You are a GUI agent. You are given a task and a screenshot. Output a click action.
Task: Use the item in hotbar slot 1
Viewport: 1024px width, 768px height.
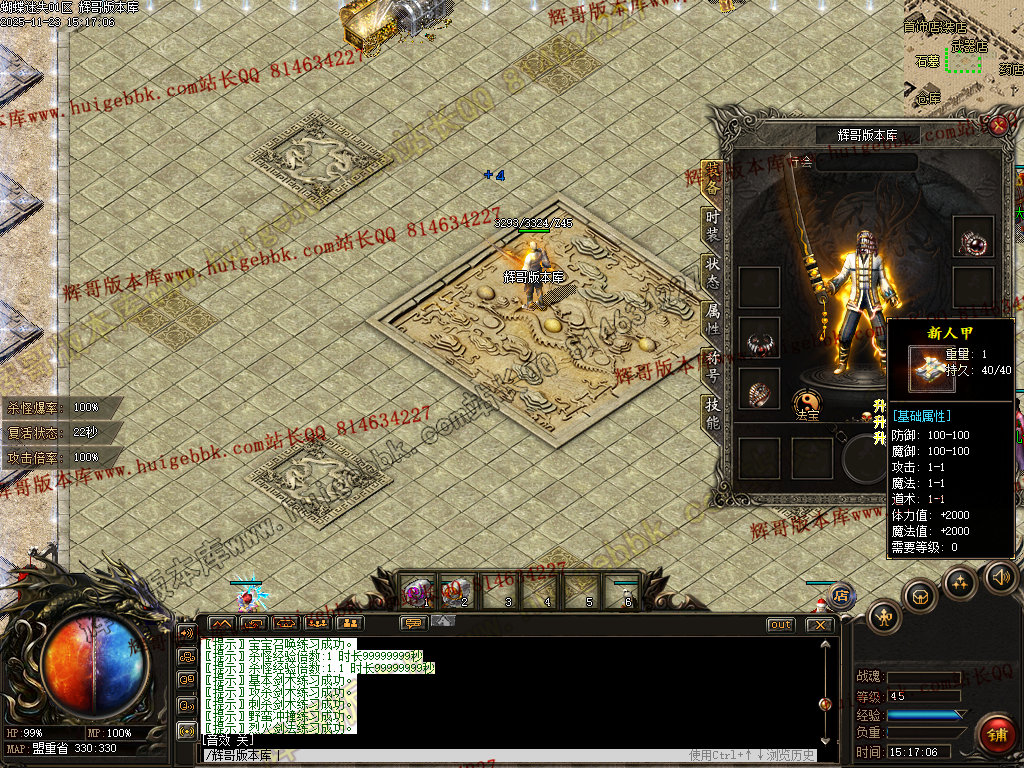click(418, 591)
